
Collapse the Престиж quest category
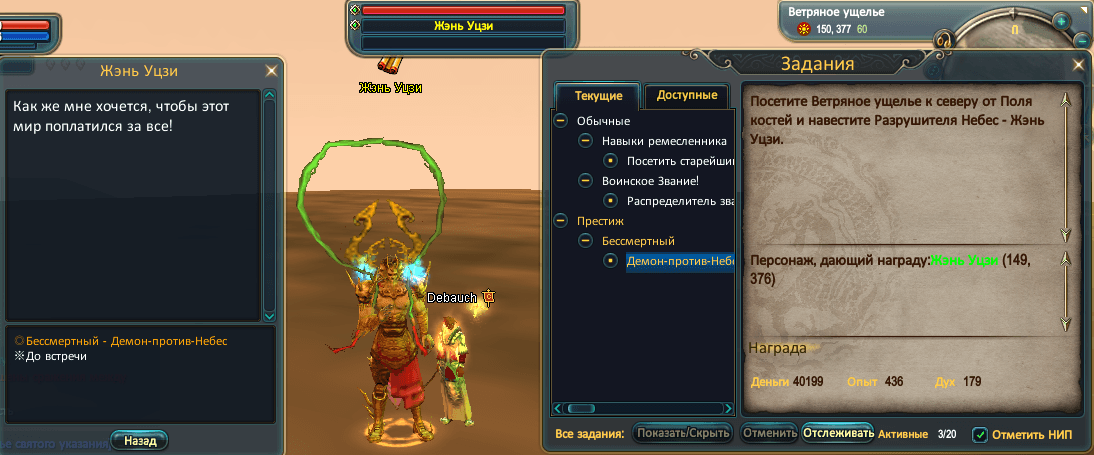(x=561, y=221)
